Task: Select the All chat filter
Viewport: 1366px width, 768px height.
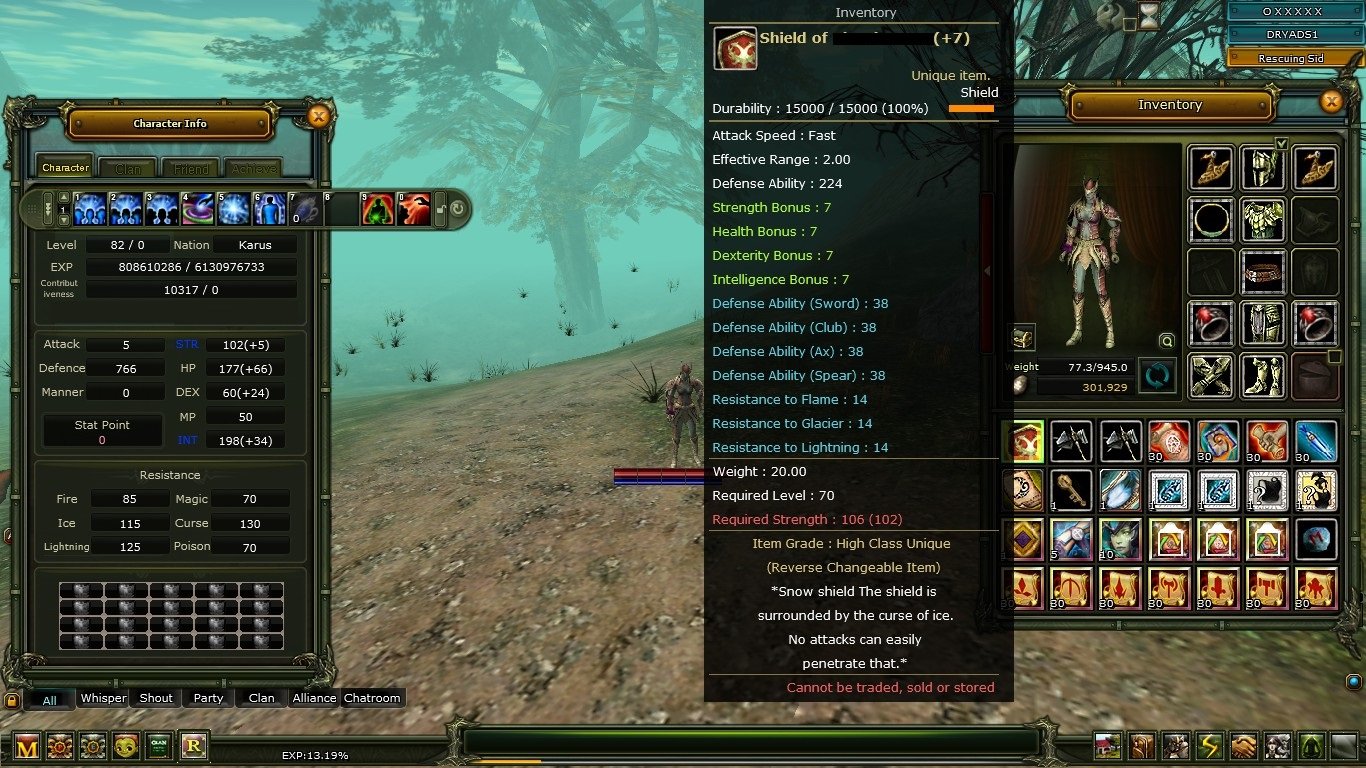Action: pos(49,699)
